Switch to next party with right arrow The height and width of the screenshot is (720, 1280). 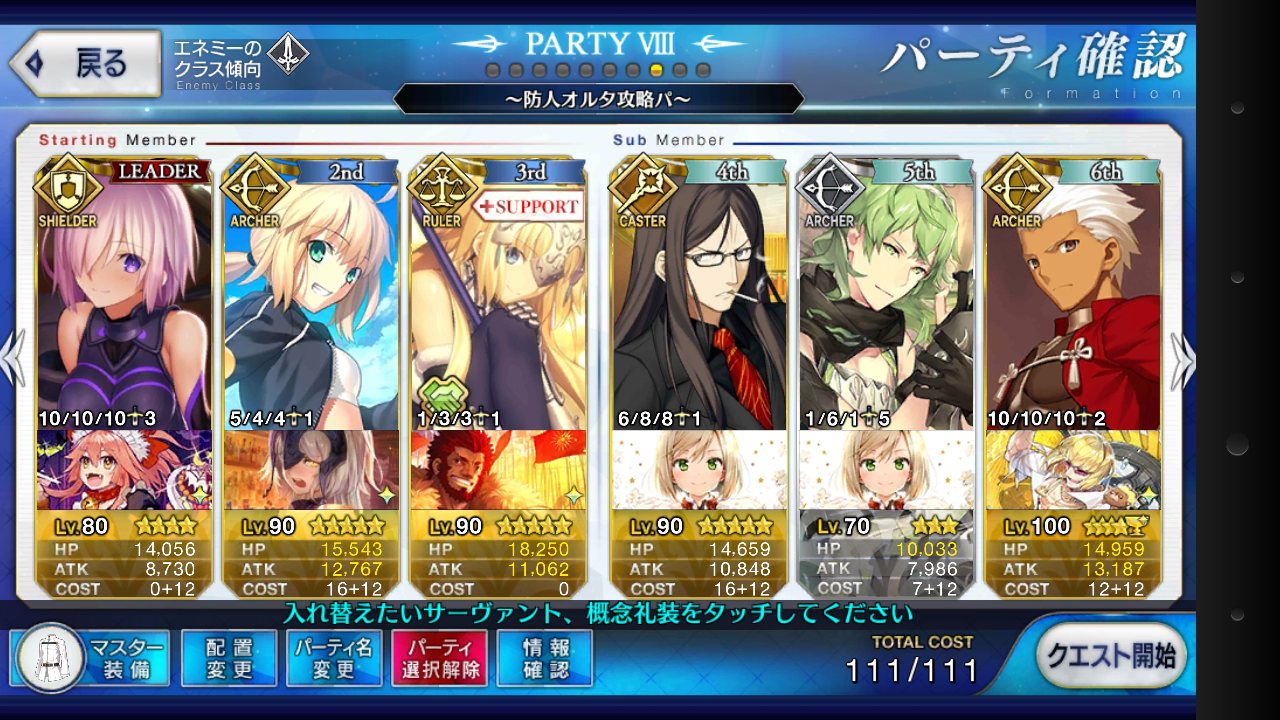click(1183, 360)
